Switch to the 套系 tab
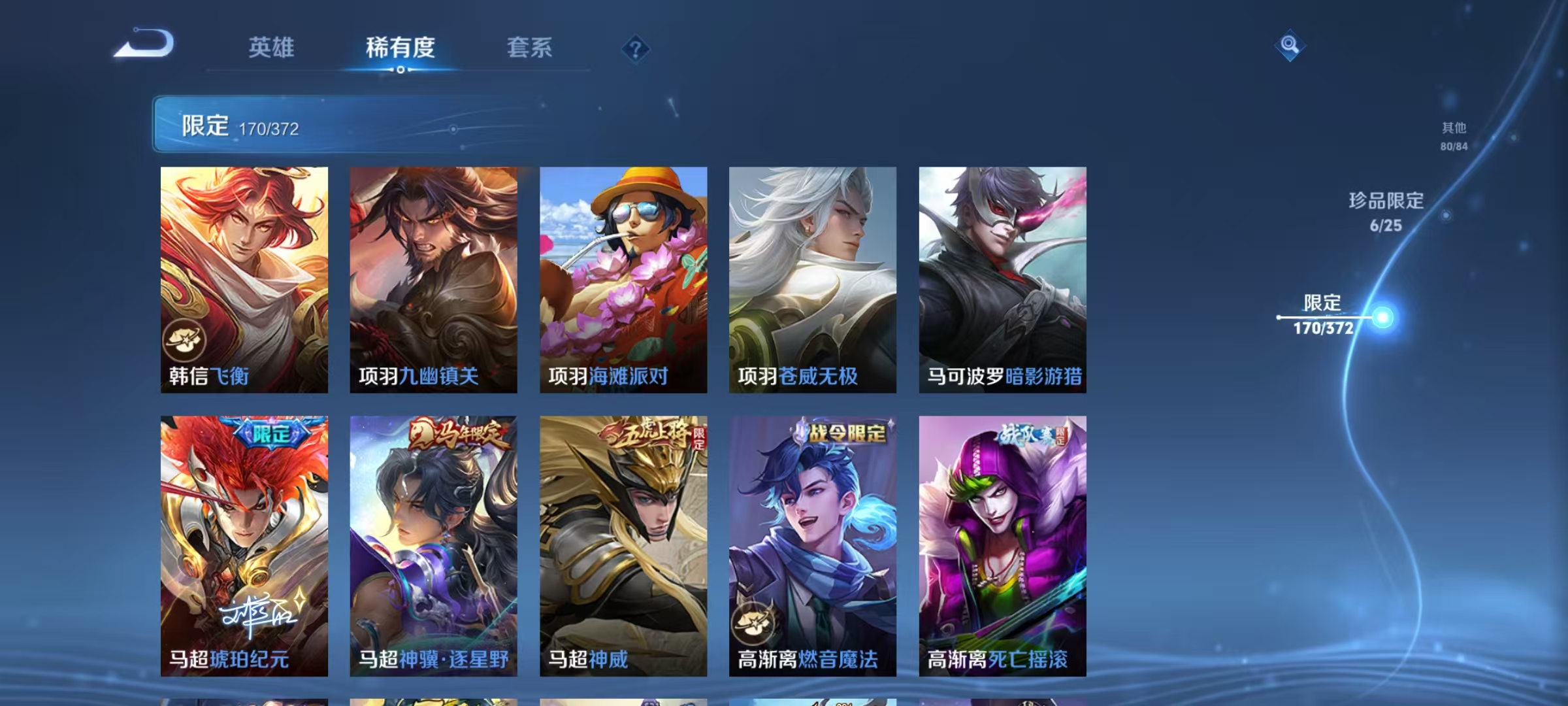Image resolution: width=1568 pixels, height=706 pixels. [531, 48]
